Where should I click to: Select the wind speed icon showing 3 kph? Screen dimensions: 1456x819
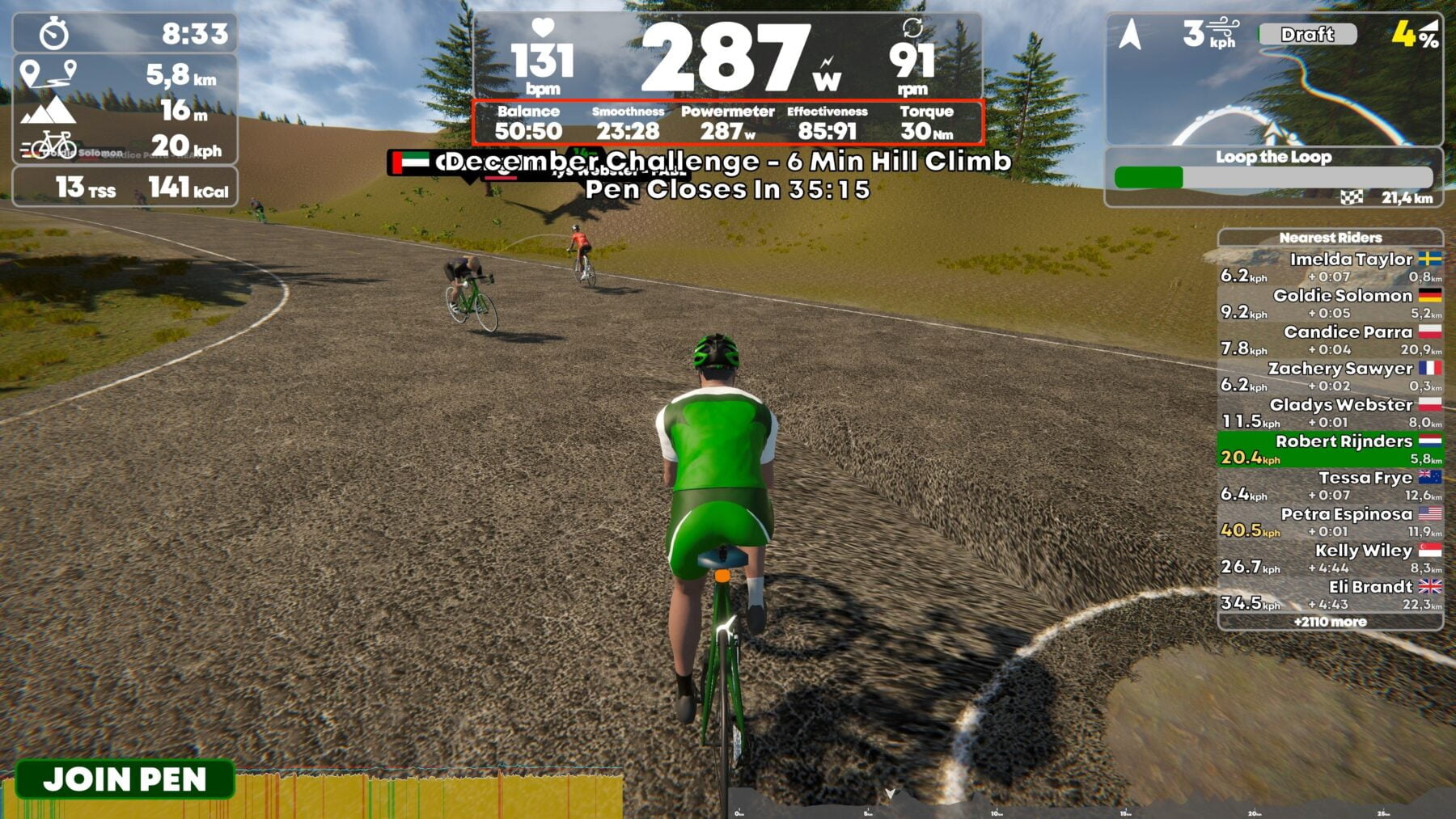point(1210,32)
